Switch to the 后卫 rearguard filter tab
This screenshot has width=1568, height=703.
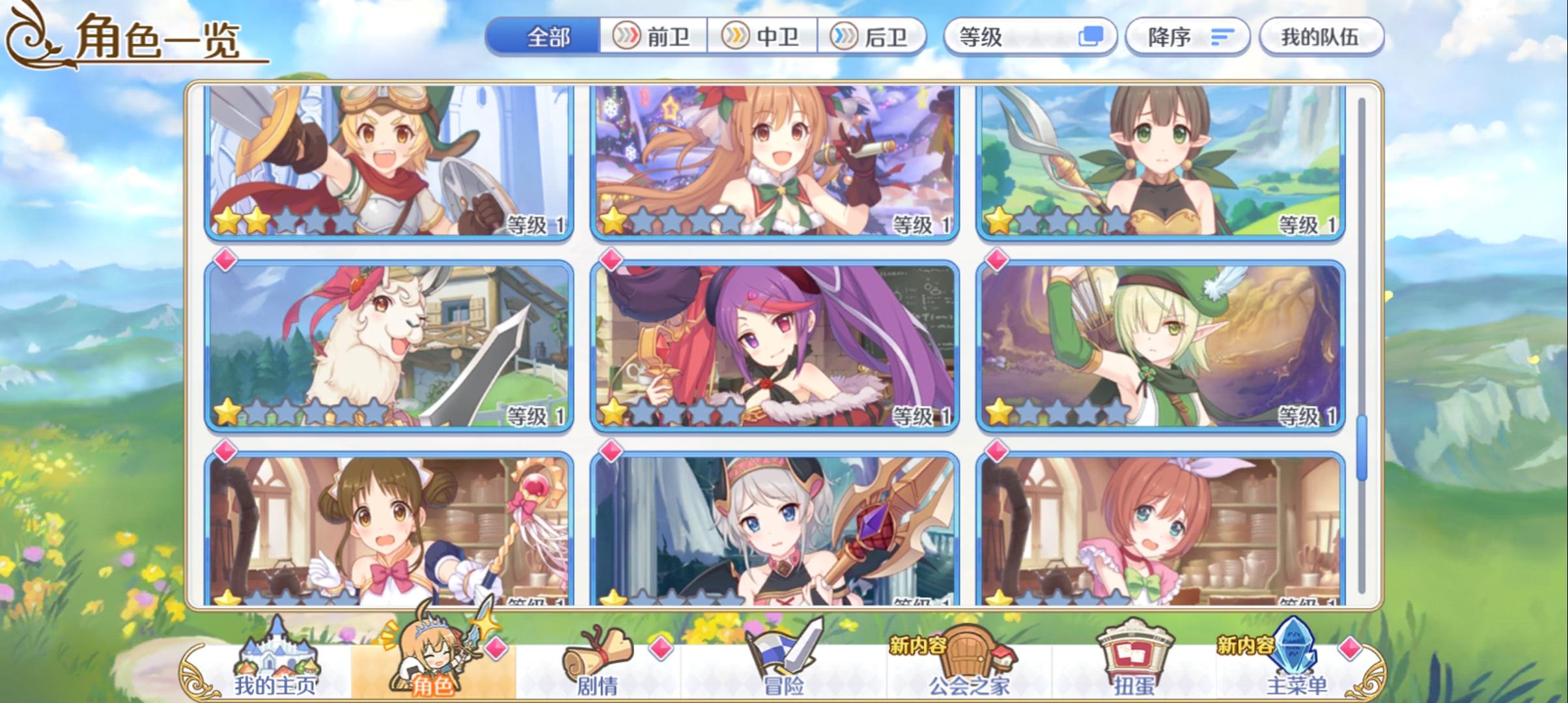(873, 37)
